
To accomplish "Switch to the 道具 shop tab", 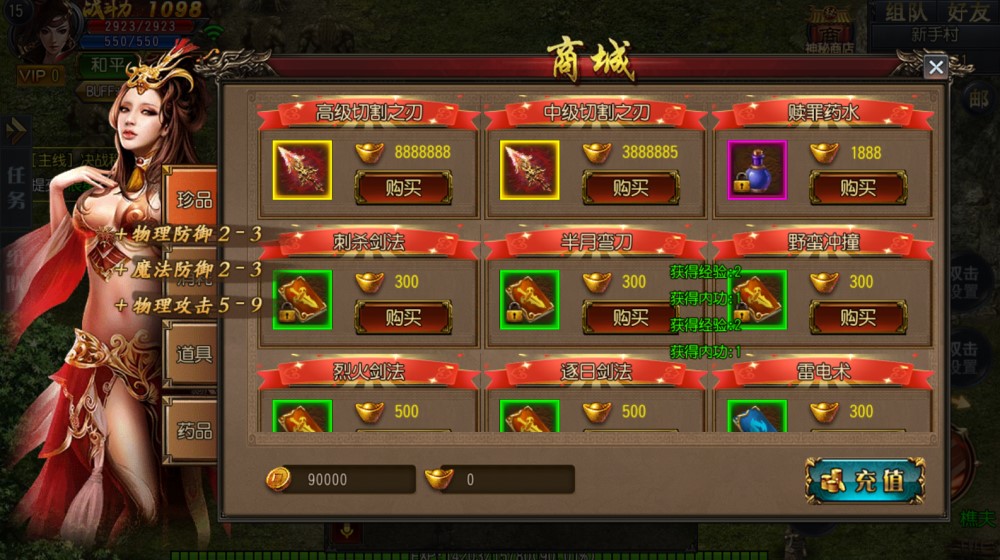I will pyautogui.click(x=194, y=354).
